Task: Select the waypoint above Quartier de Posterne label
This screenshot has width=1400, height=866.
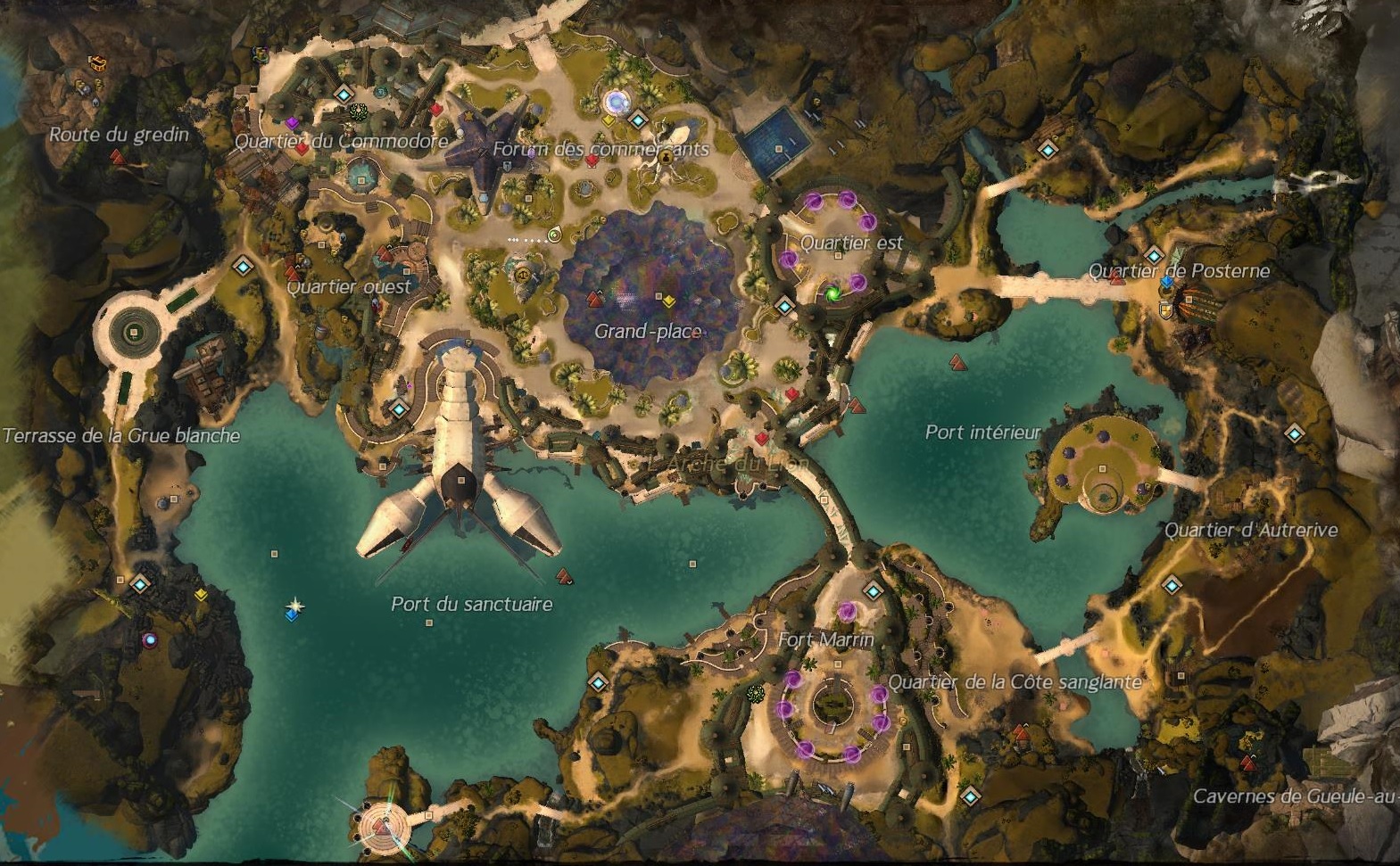Action: click(1154, 255)
